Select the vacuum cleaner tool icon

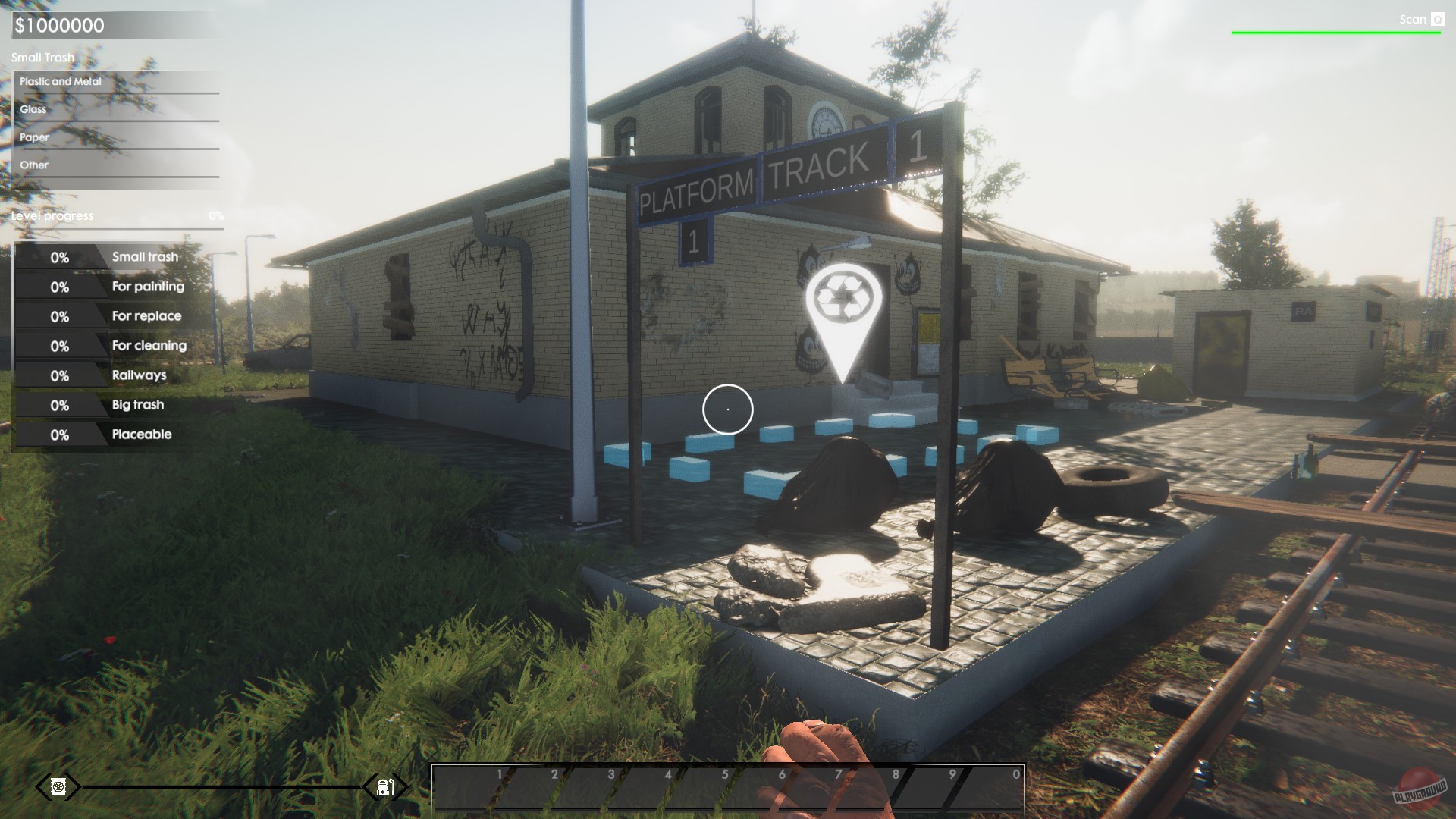[384, 786]
